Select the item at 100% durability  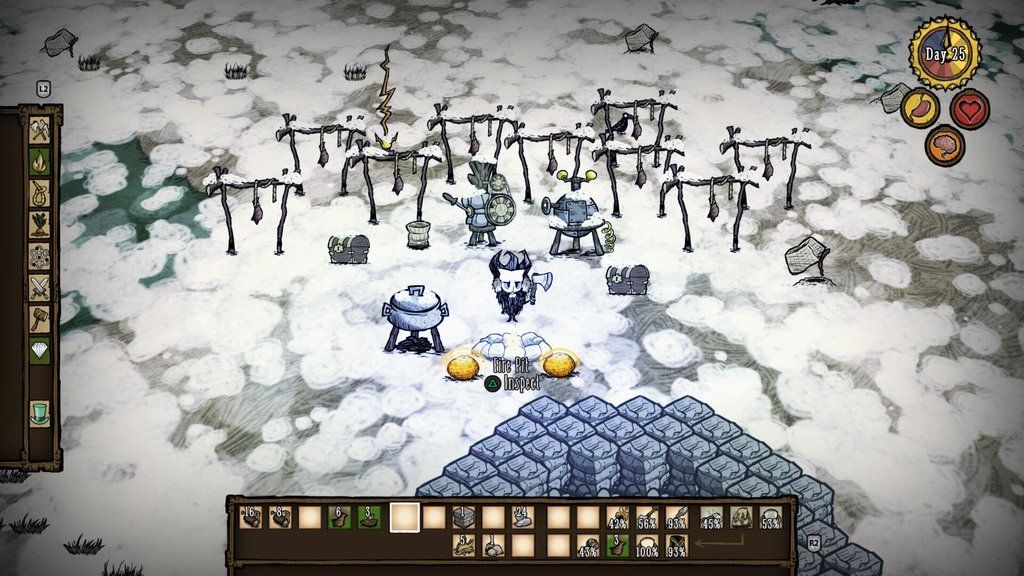pyautogui.click(x=649, y=546)
